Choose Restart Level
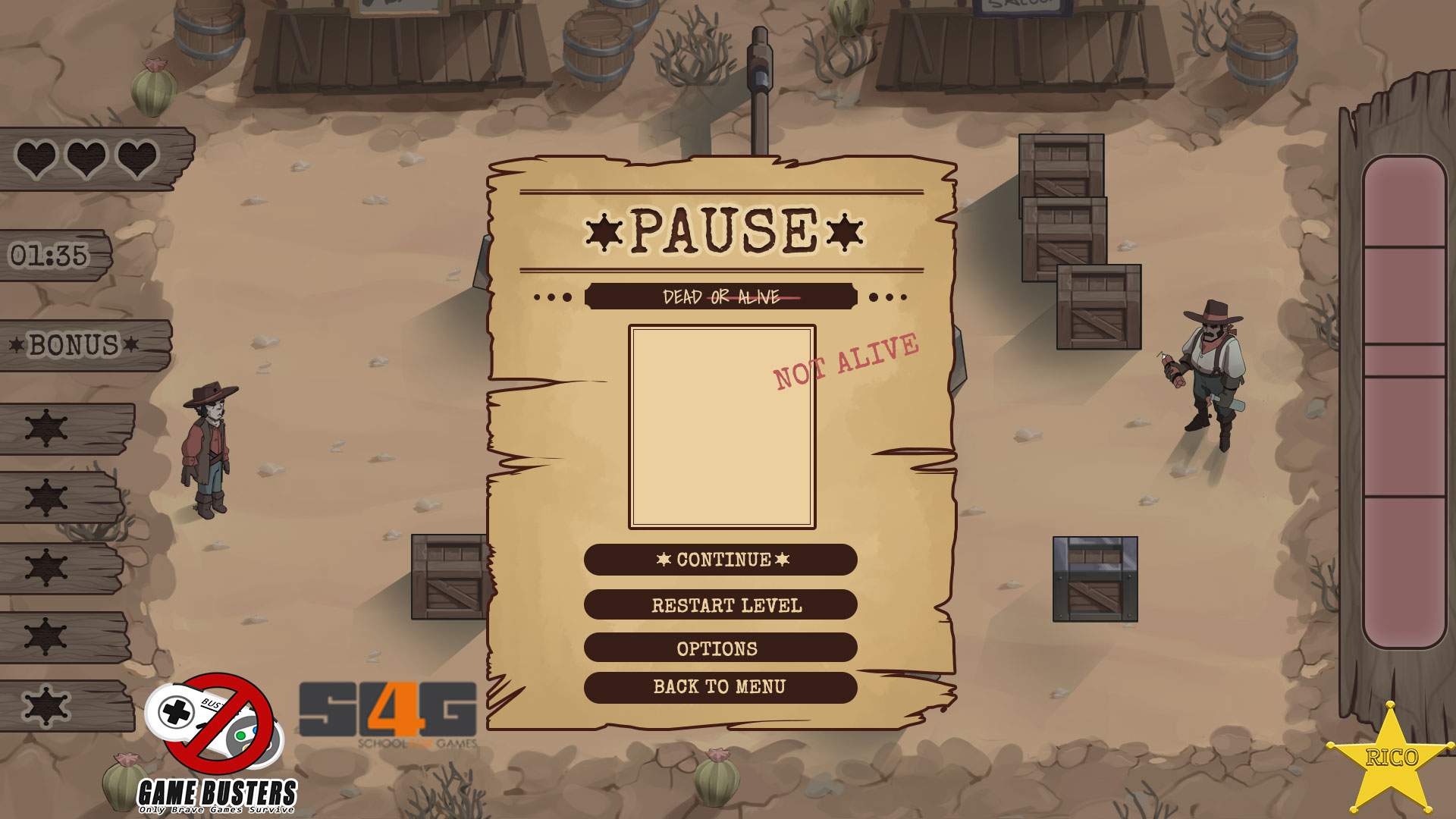Screen dimensions: 1456x819 click(x=720, y=605)
